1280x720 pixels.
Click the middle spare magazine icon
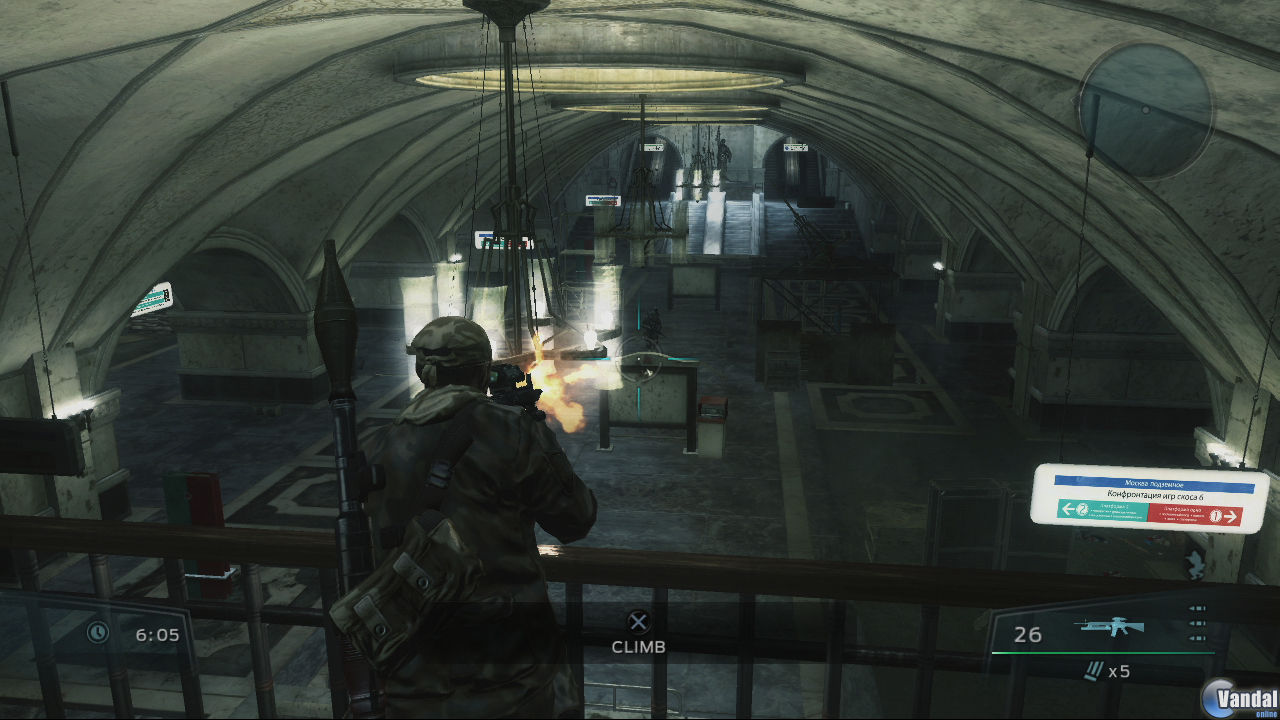click(x=1196, y=624)
